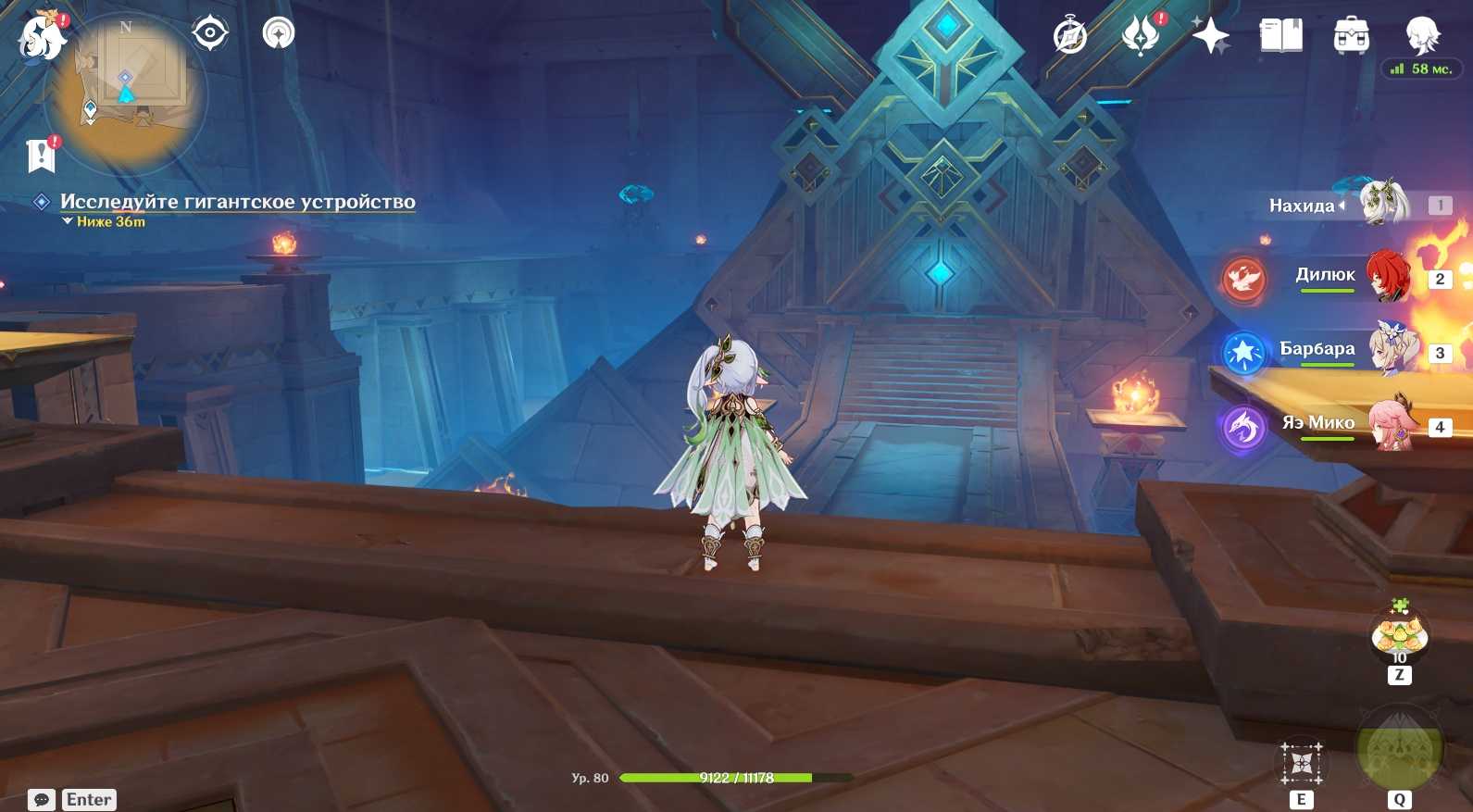Open the Adventurer Handbook book icon
1473x812 pixels.
click(1280, 36)
